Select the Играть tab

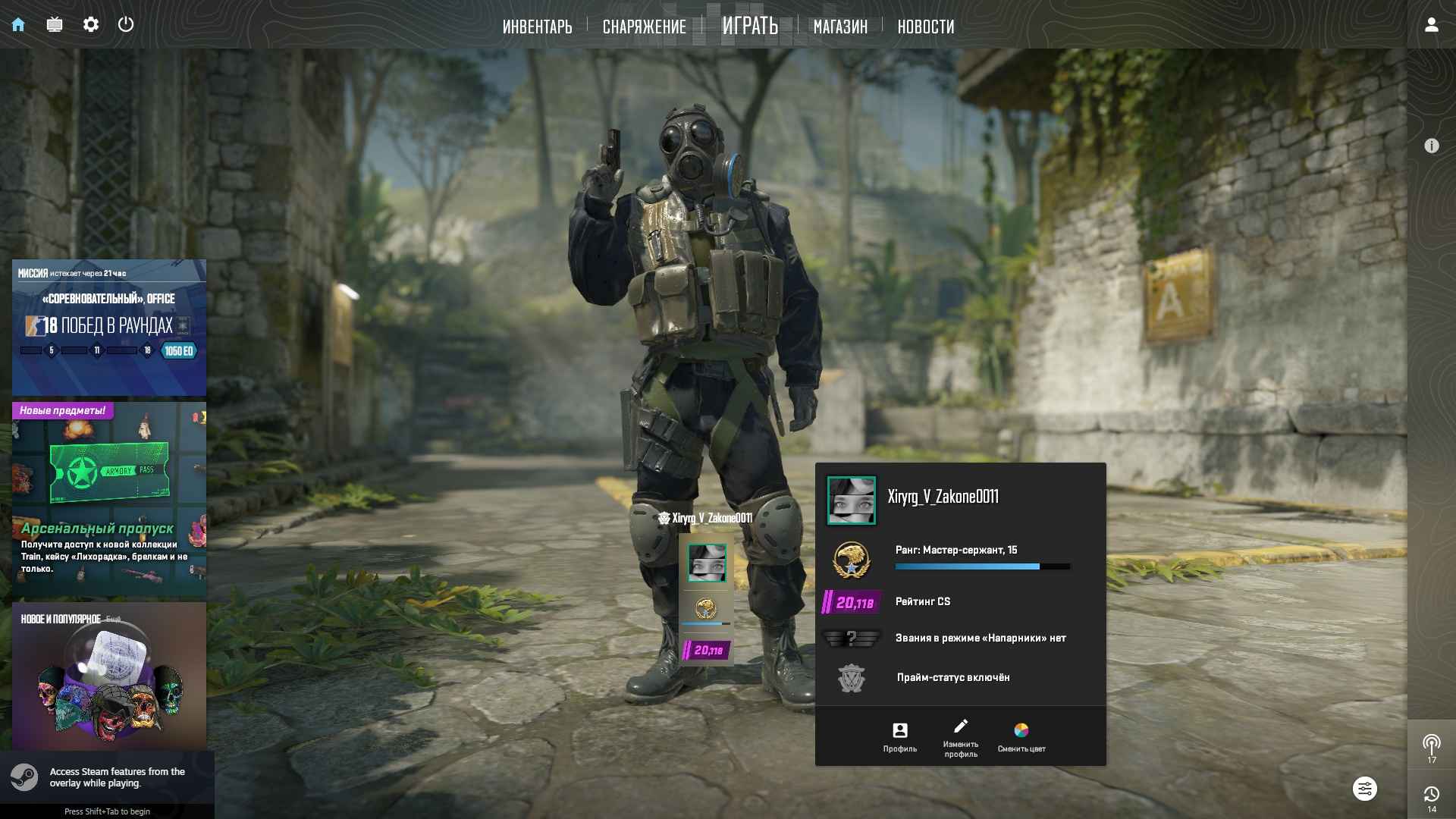pyautogui.click(x=749, y=26)
